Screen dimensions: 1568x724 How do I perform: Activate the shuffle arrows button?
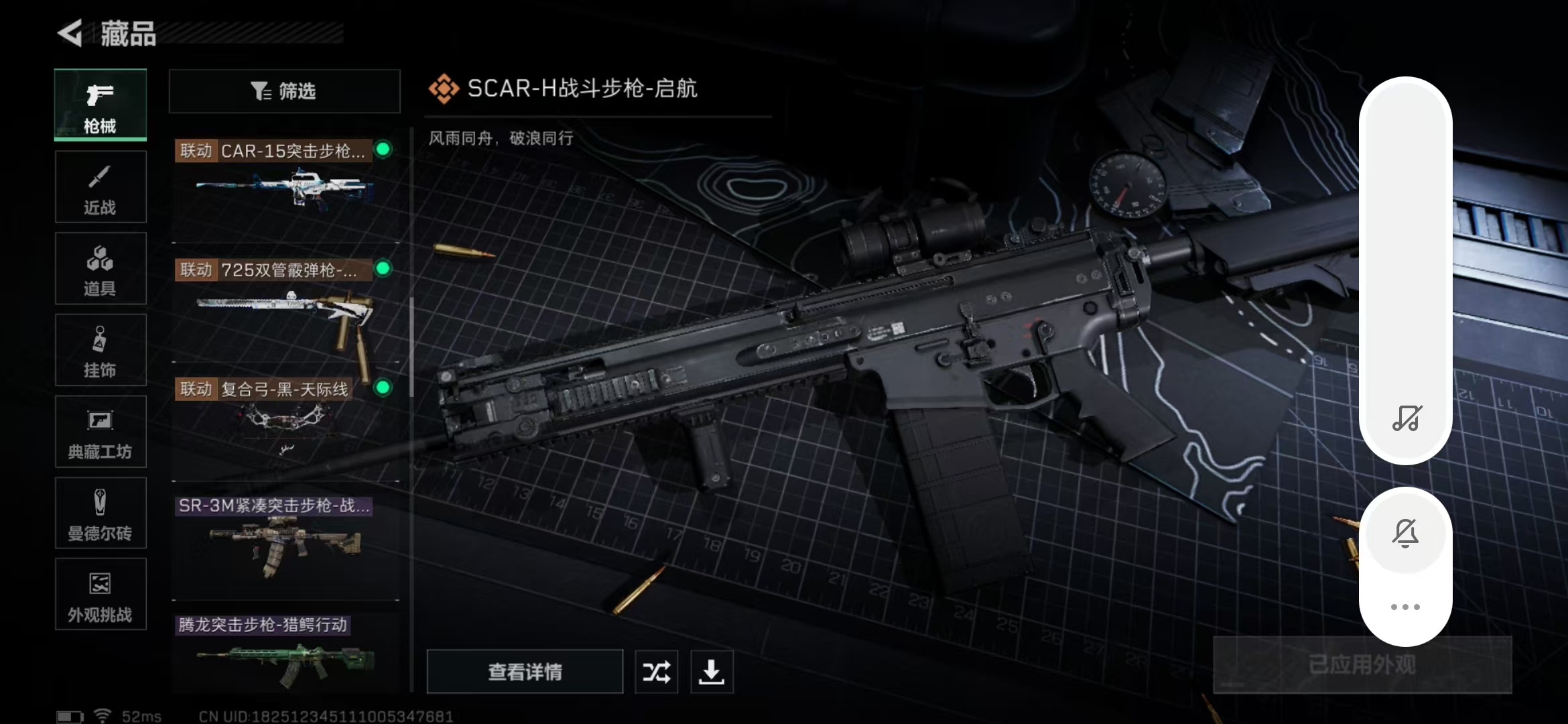[x=656, y=672]
